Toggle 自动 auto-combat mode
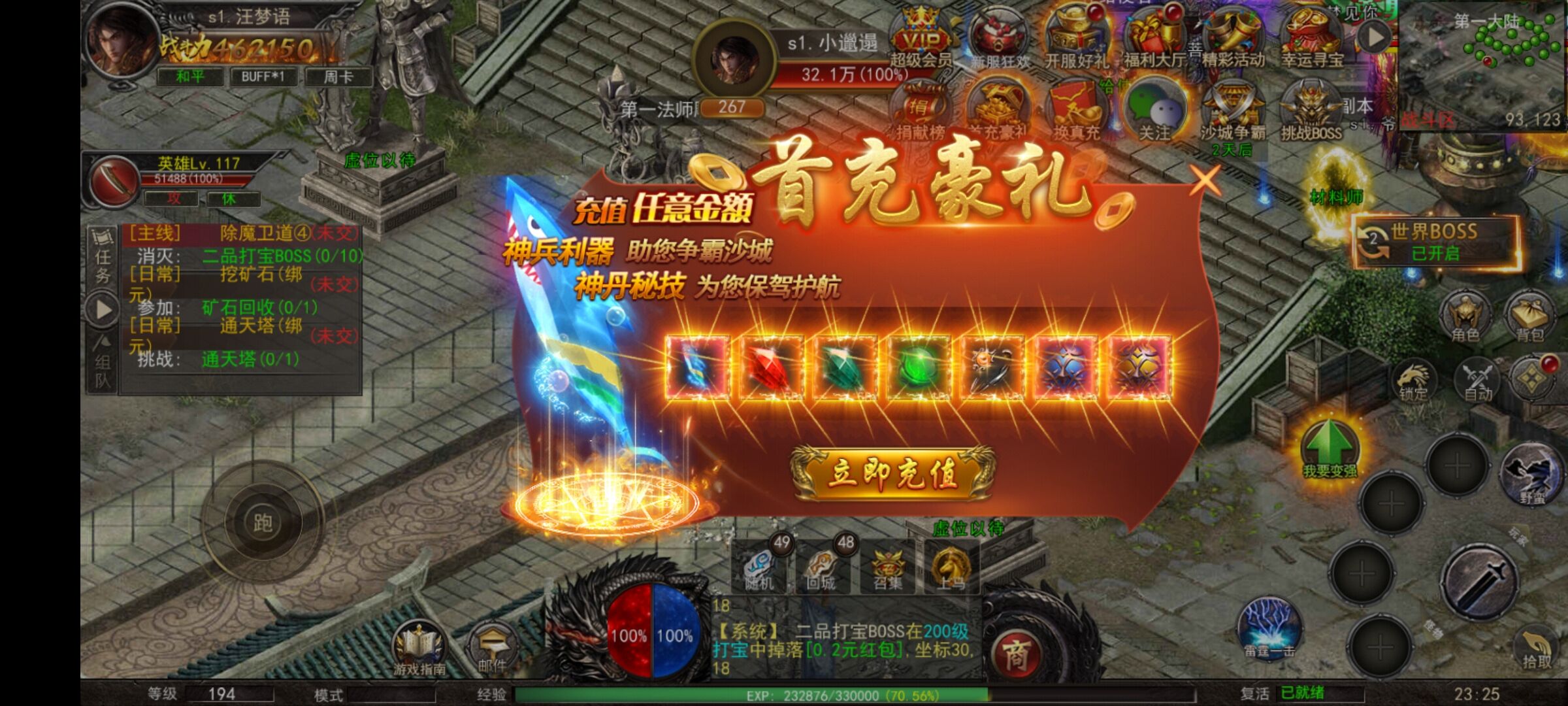The height and width of the screenshot is (706, 1568). 1478,380
